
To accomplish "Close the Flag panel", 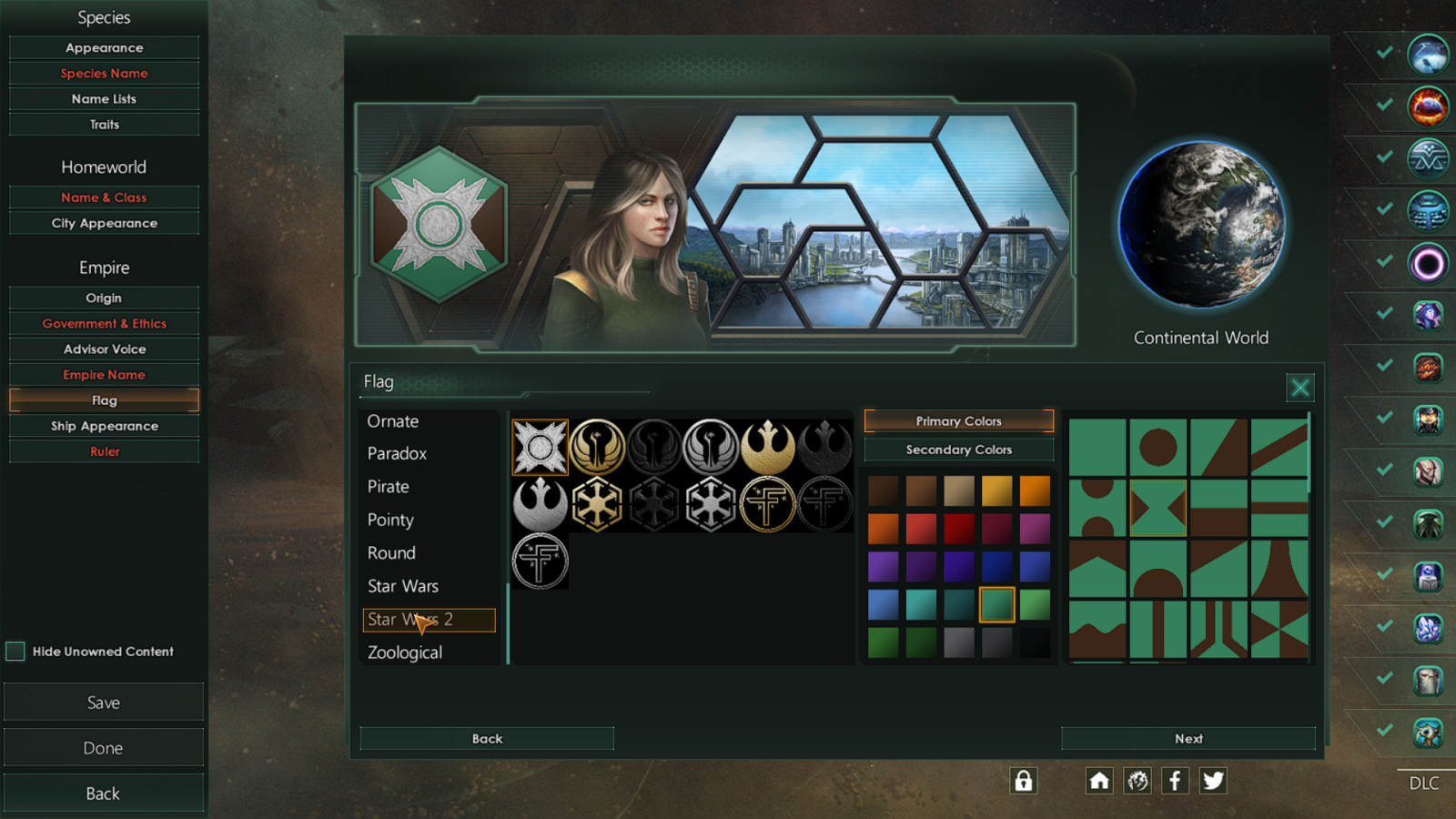I will [1299, 388].
